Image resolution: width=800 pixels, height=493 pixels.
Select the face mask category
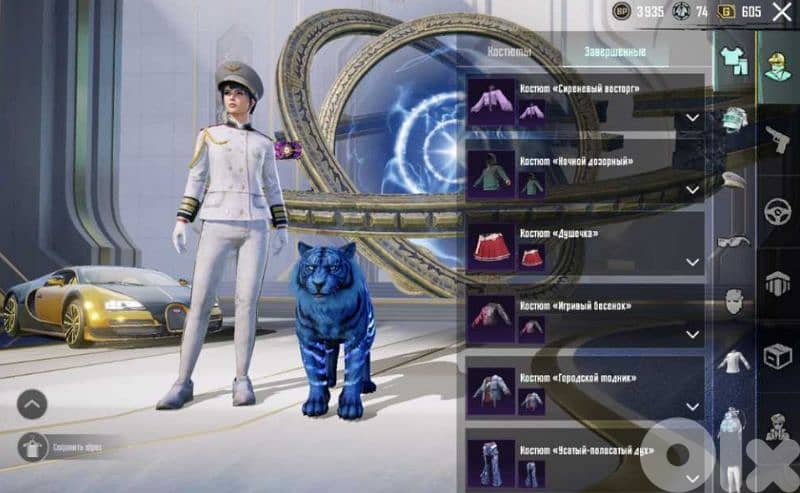[734, 300]
